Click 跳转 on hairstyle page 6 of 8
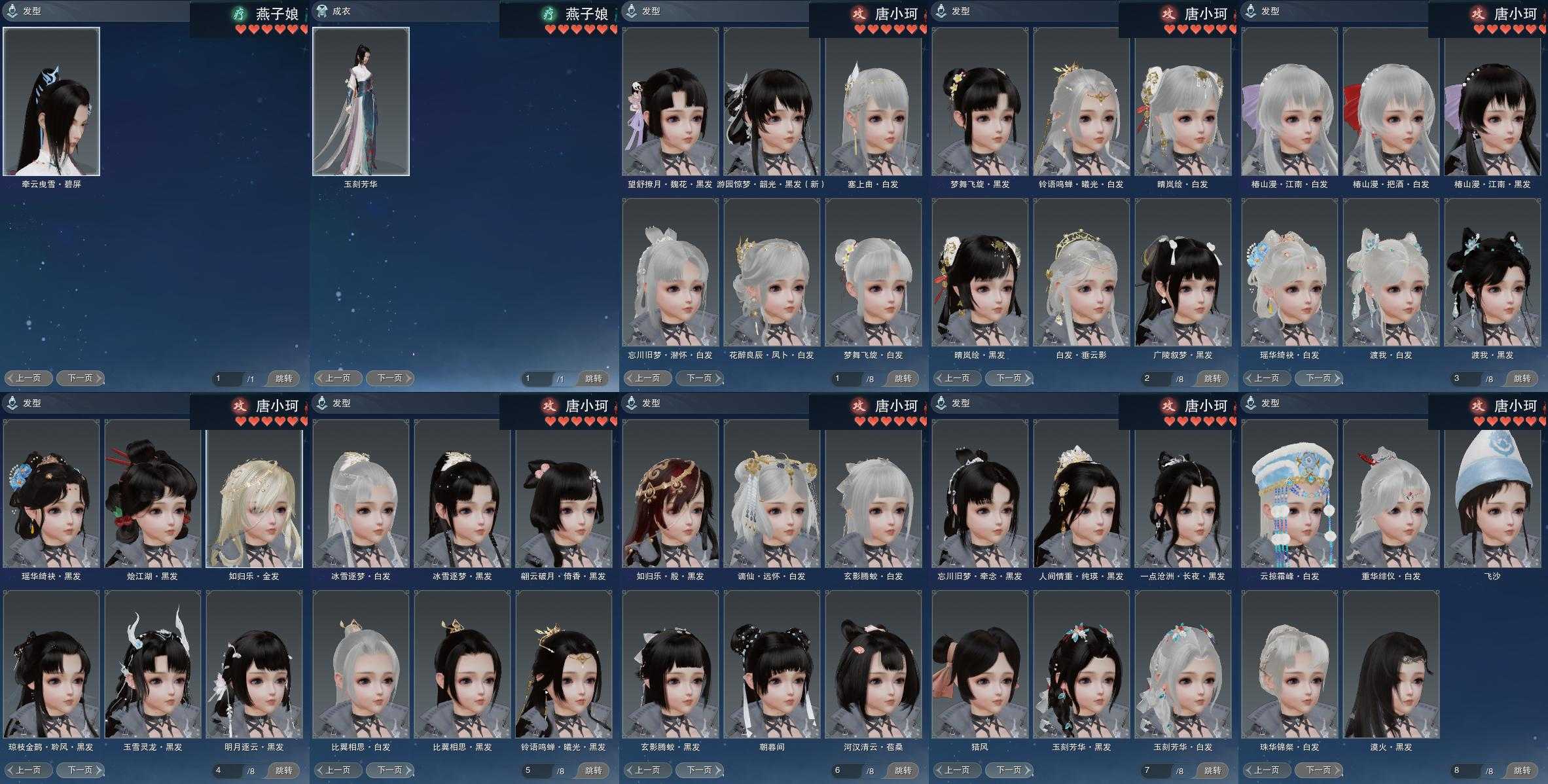This screenshot has height=784, width=1548. coord(903,770)
